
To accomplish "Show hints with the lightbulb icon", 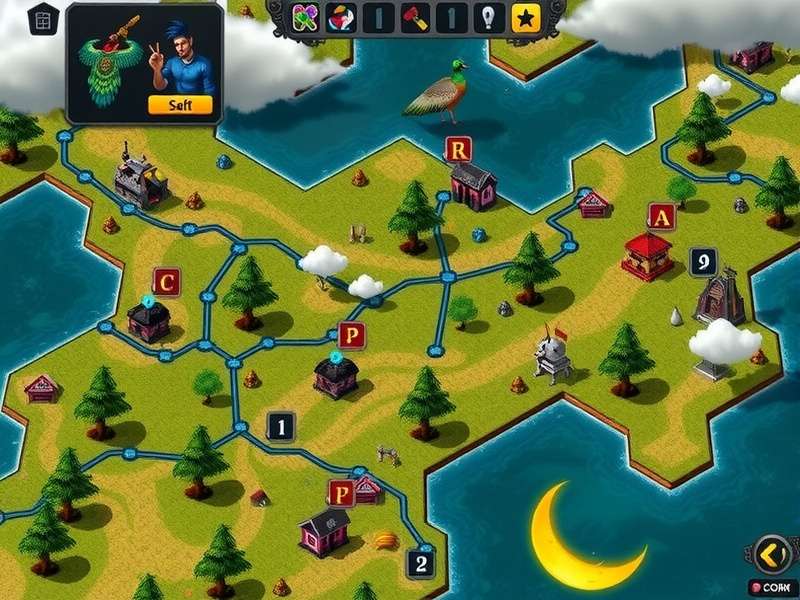I will (x=488, y=18).
